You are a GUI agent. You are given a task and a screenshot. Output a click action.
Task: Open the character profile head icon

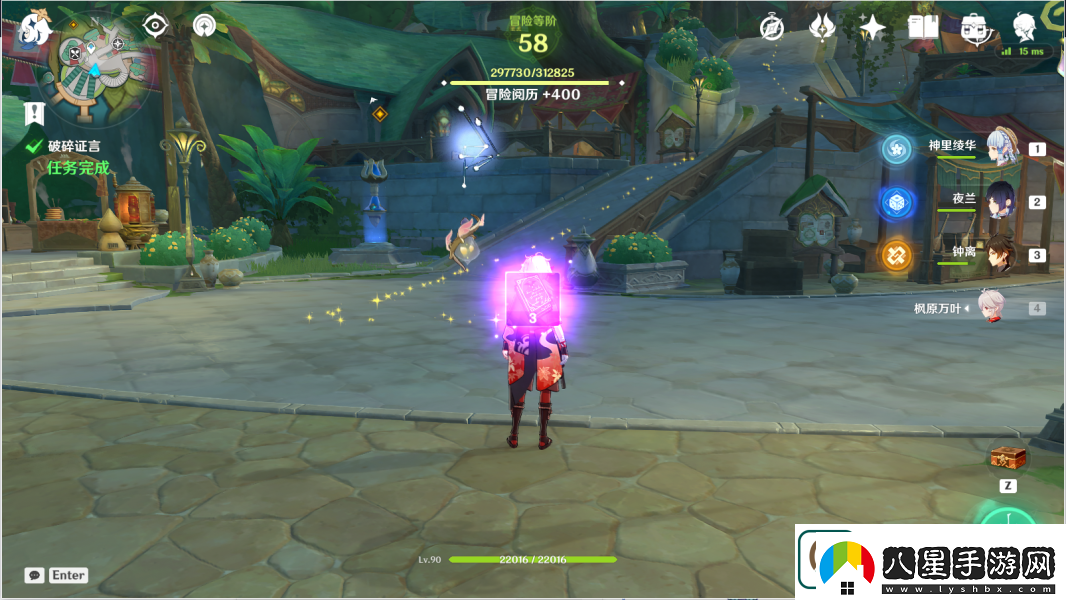[x=1024, y=27]
